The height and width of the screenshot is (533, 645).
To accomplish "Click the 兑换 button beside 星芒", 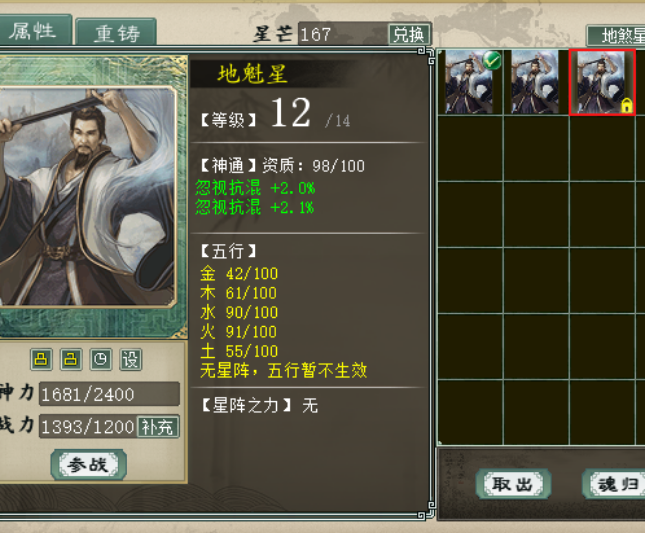I will click(408, 34).
